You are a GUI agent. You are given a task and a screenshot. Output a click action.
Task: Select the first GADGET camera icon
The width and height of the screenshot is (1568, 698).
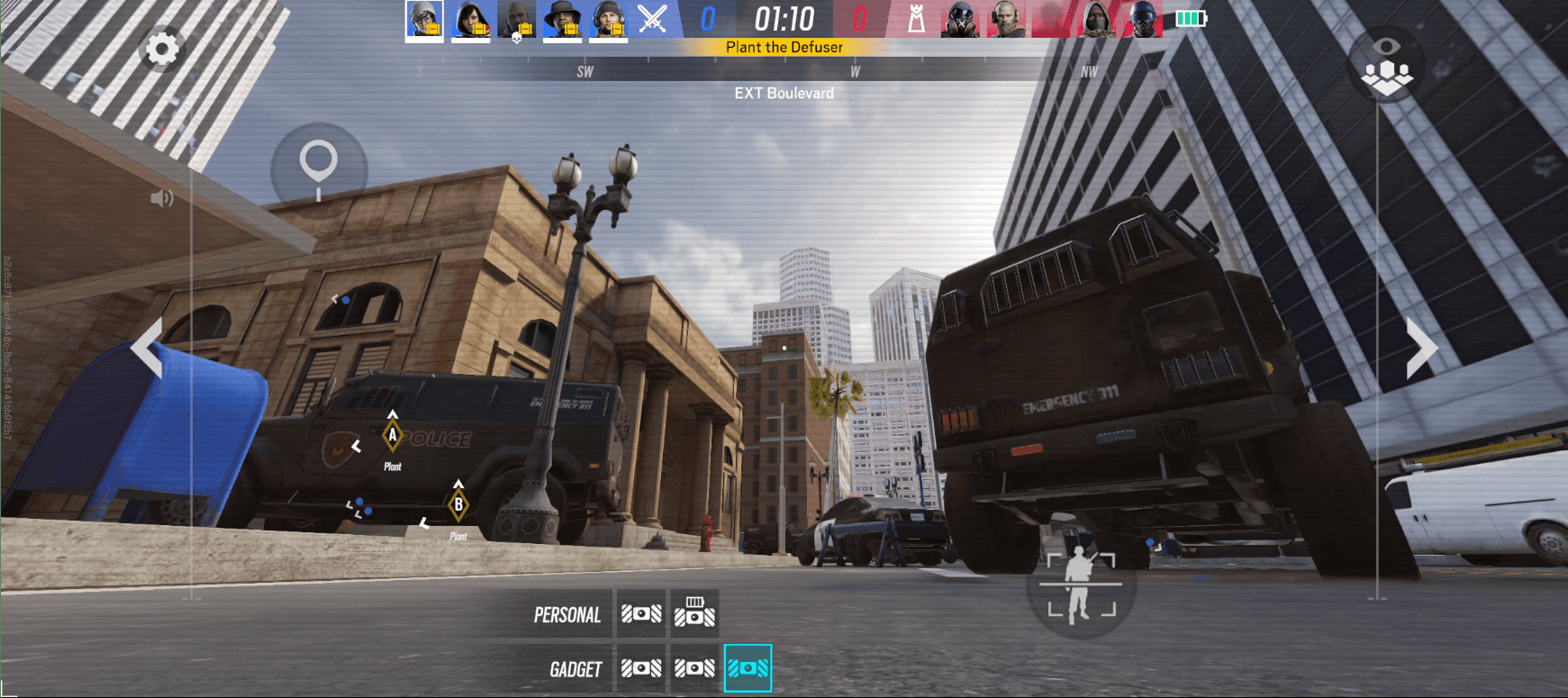pyautogui.click(x=641, y=666)
